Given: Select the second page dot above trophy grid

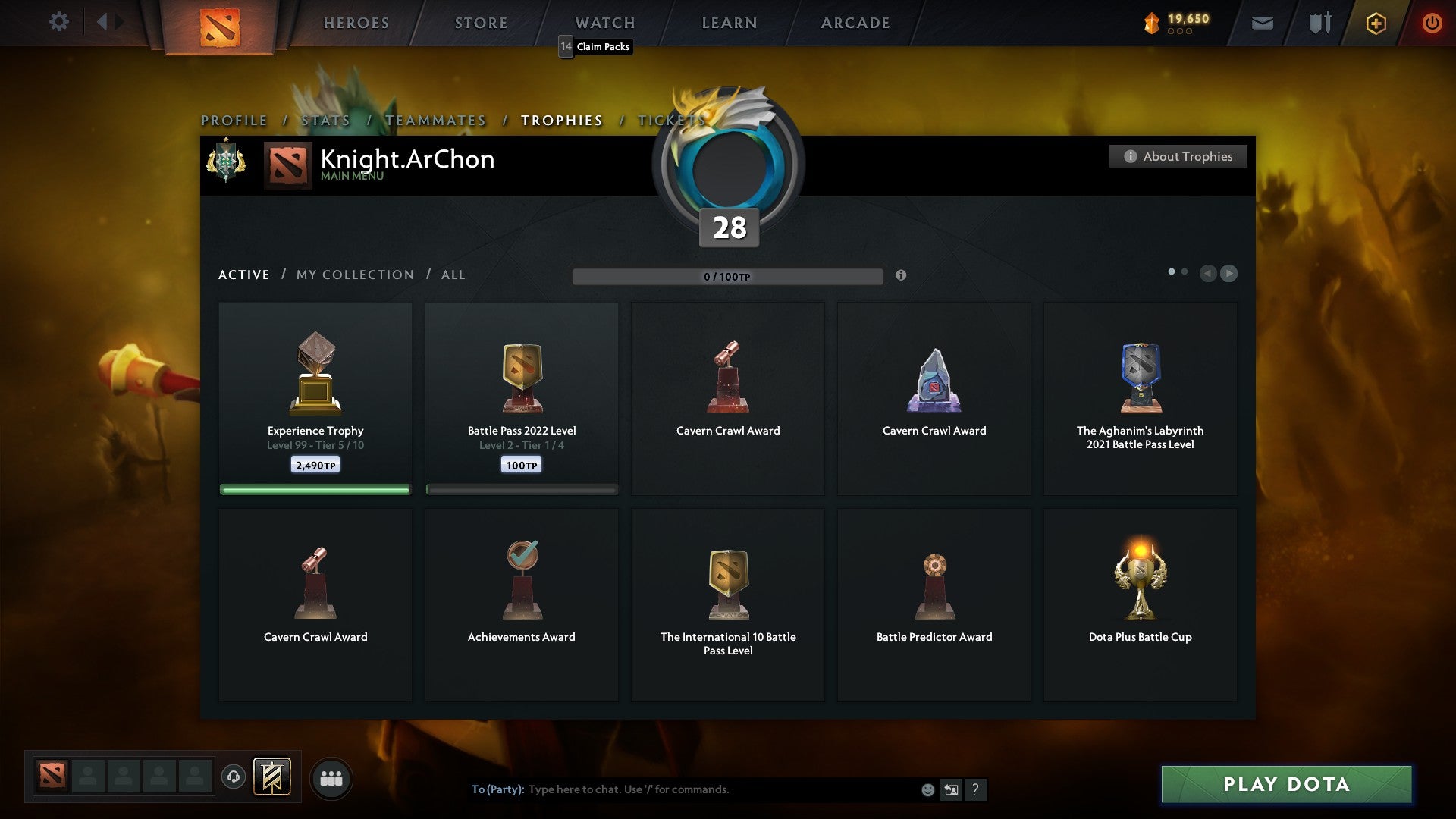Looking at the screenshot, I should pos(1185,271).
